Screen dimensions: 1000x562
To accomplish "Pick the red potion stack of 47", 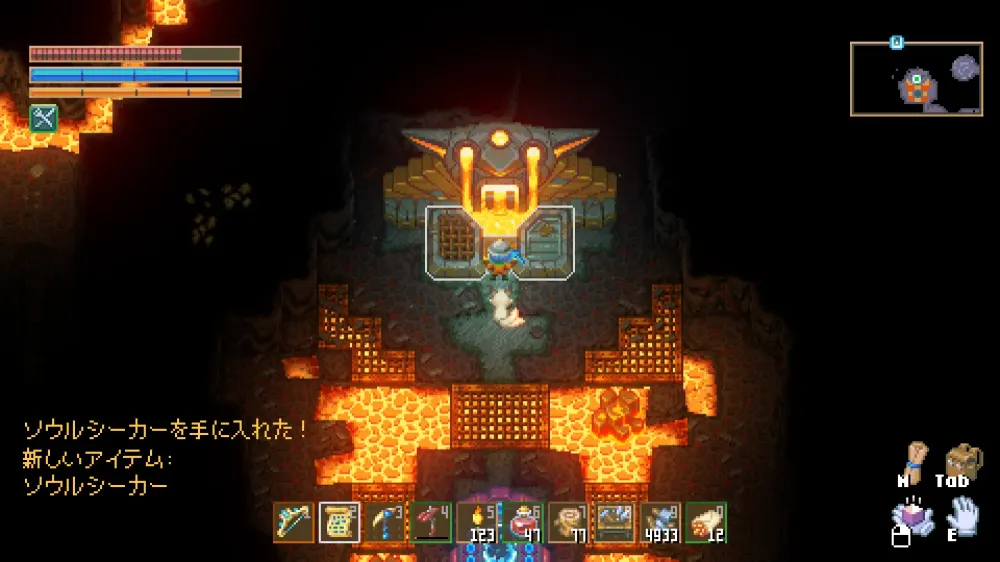I will (x=523, y=522).
